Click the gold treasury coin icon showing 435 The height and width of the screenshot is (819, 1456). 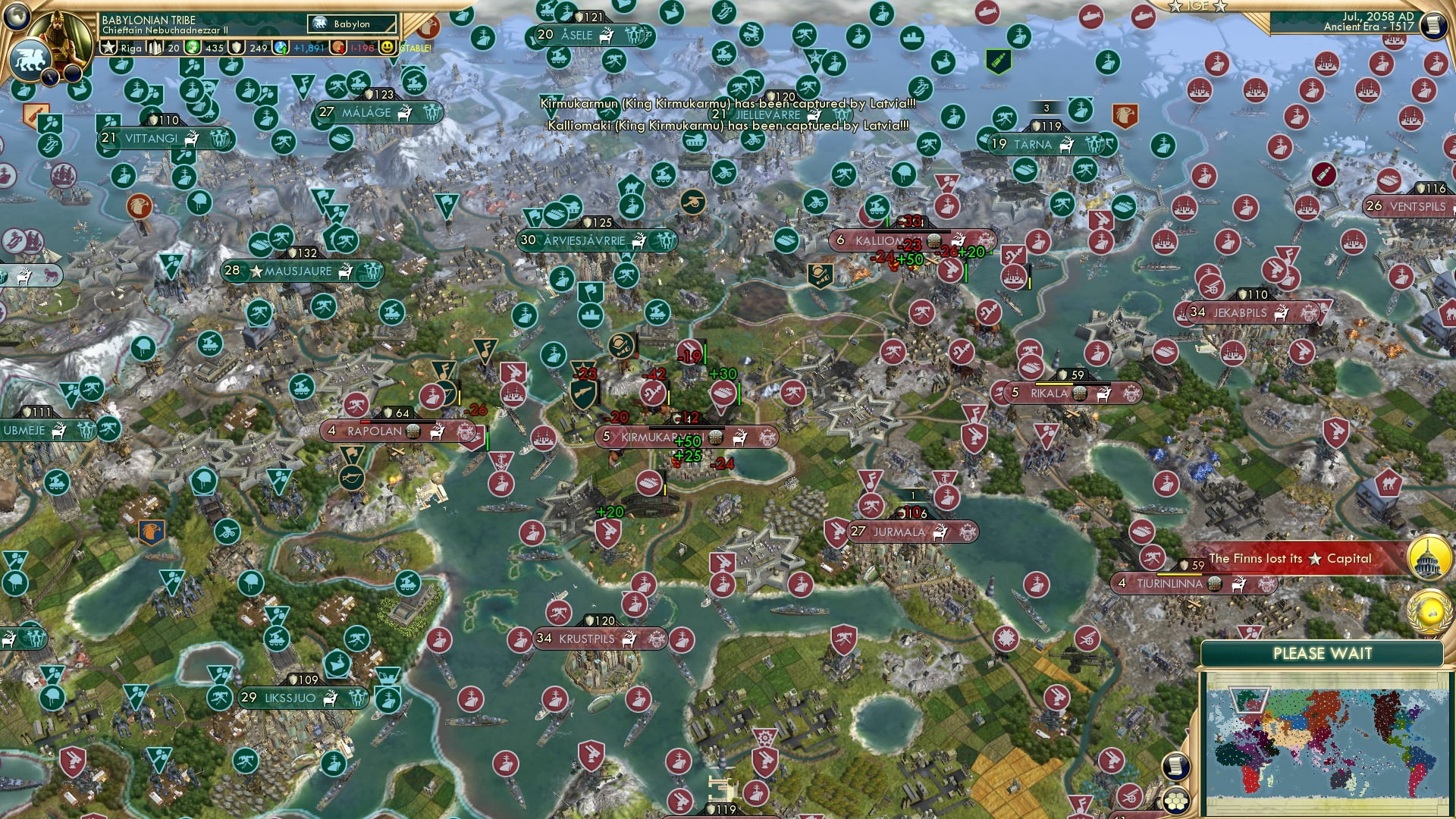coord(193,47)
